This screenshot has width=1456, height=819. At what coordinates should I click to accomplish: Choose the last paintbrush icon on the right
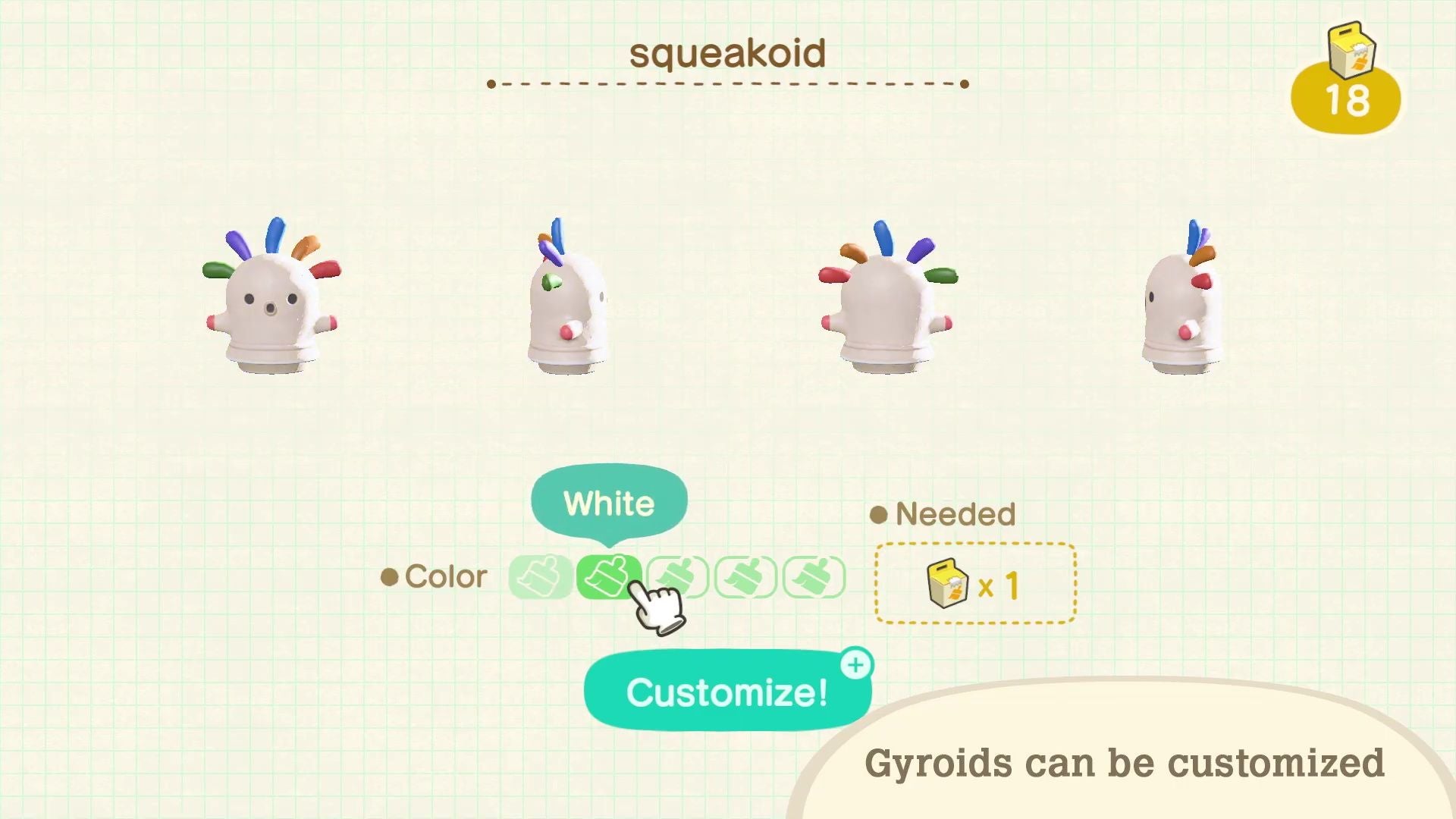[x=812, y=578]
